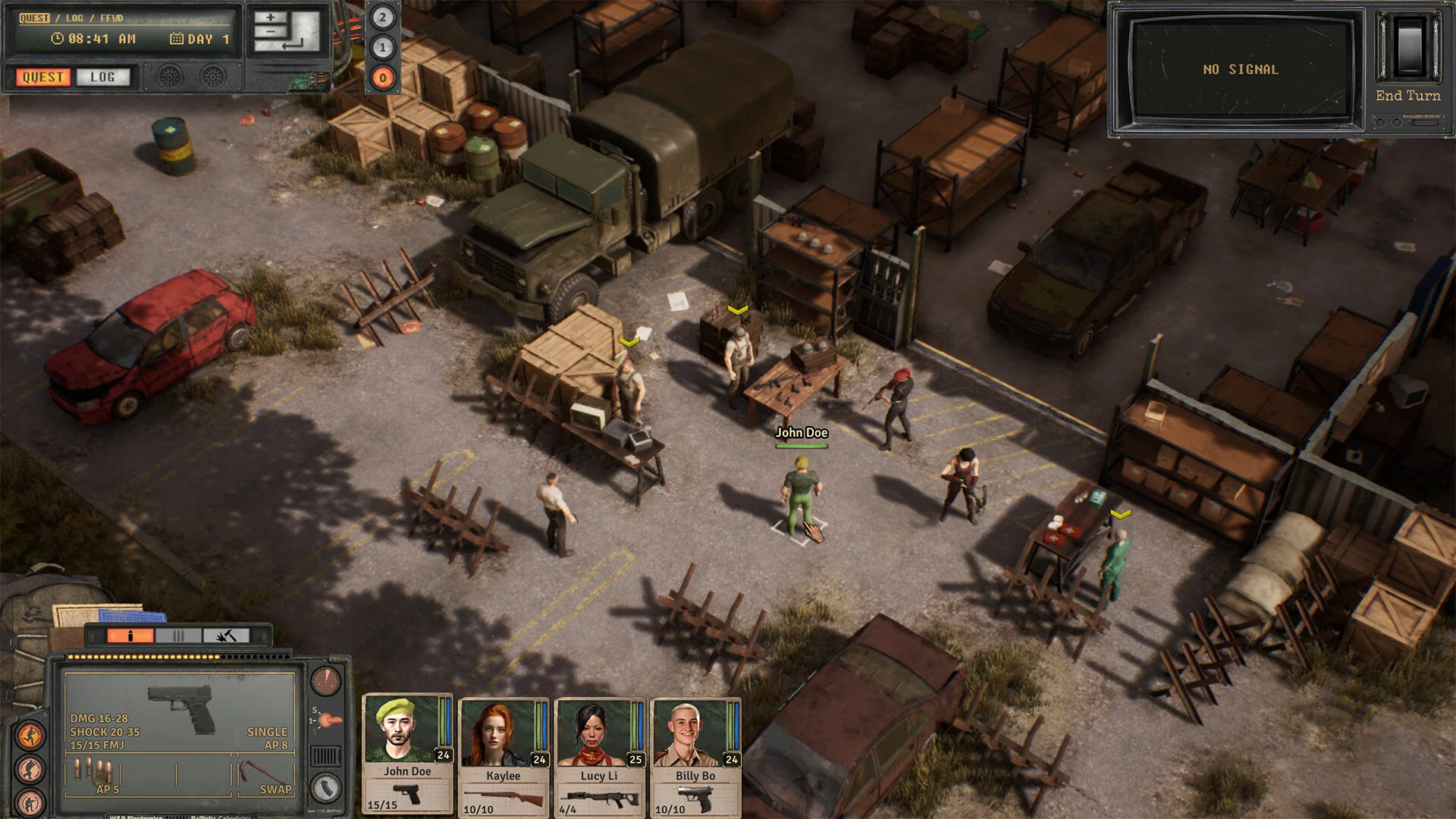Open the orange QUEST button

pyautogui.click(x=43, y=77)
